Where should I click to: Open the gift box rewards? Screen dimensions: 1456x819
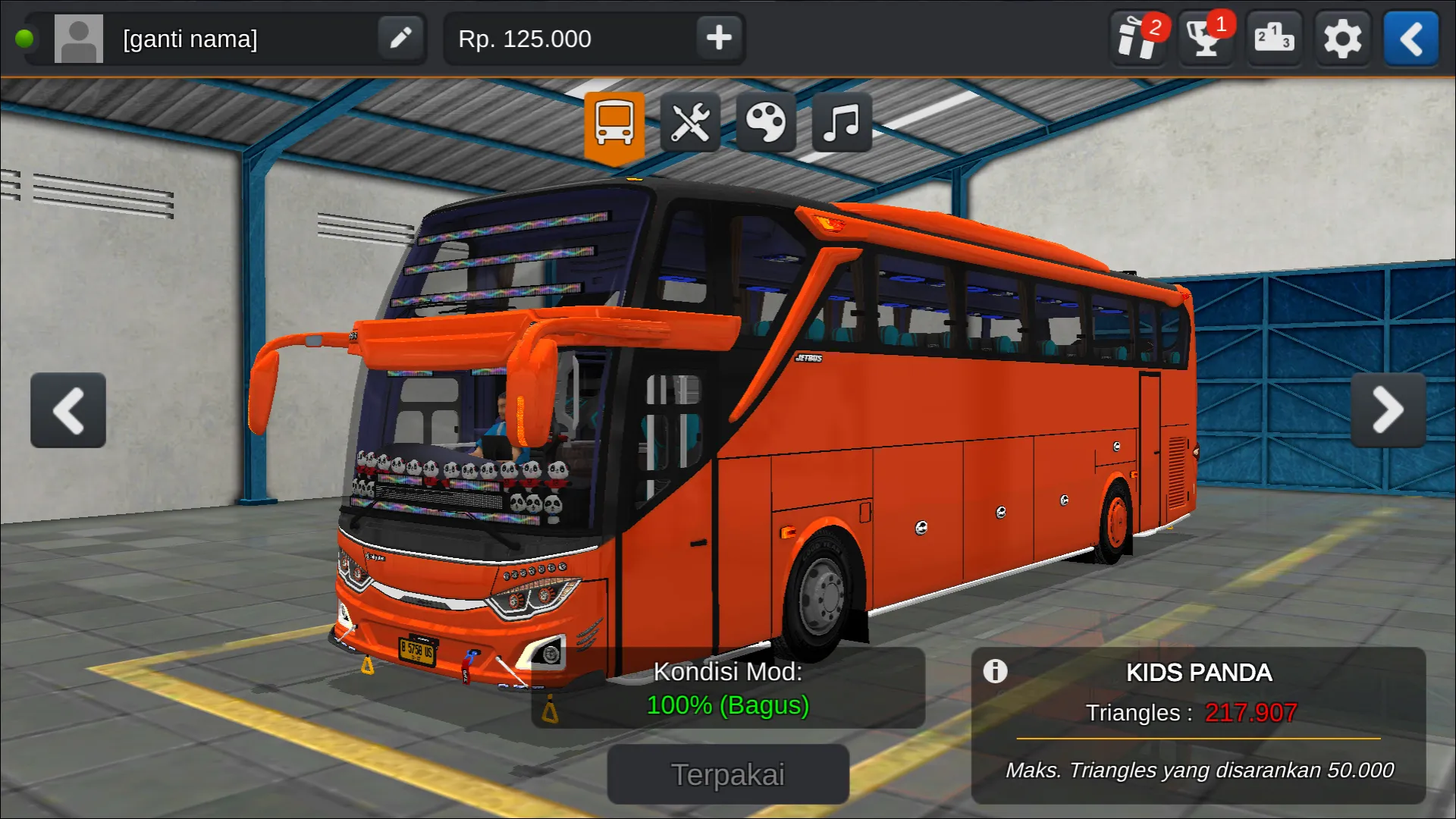1137,38
